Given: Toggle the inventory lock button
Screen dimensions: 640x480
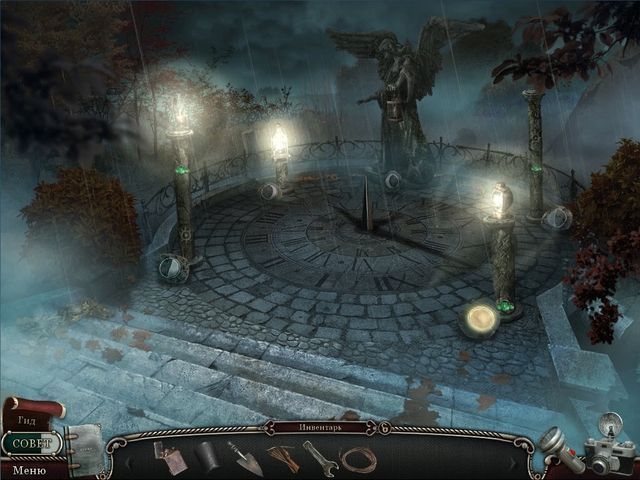Looking at the screenshot, I should [x=384, y=428].
